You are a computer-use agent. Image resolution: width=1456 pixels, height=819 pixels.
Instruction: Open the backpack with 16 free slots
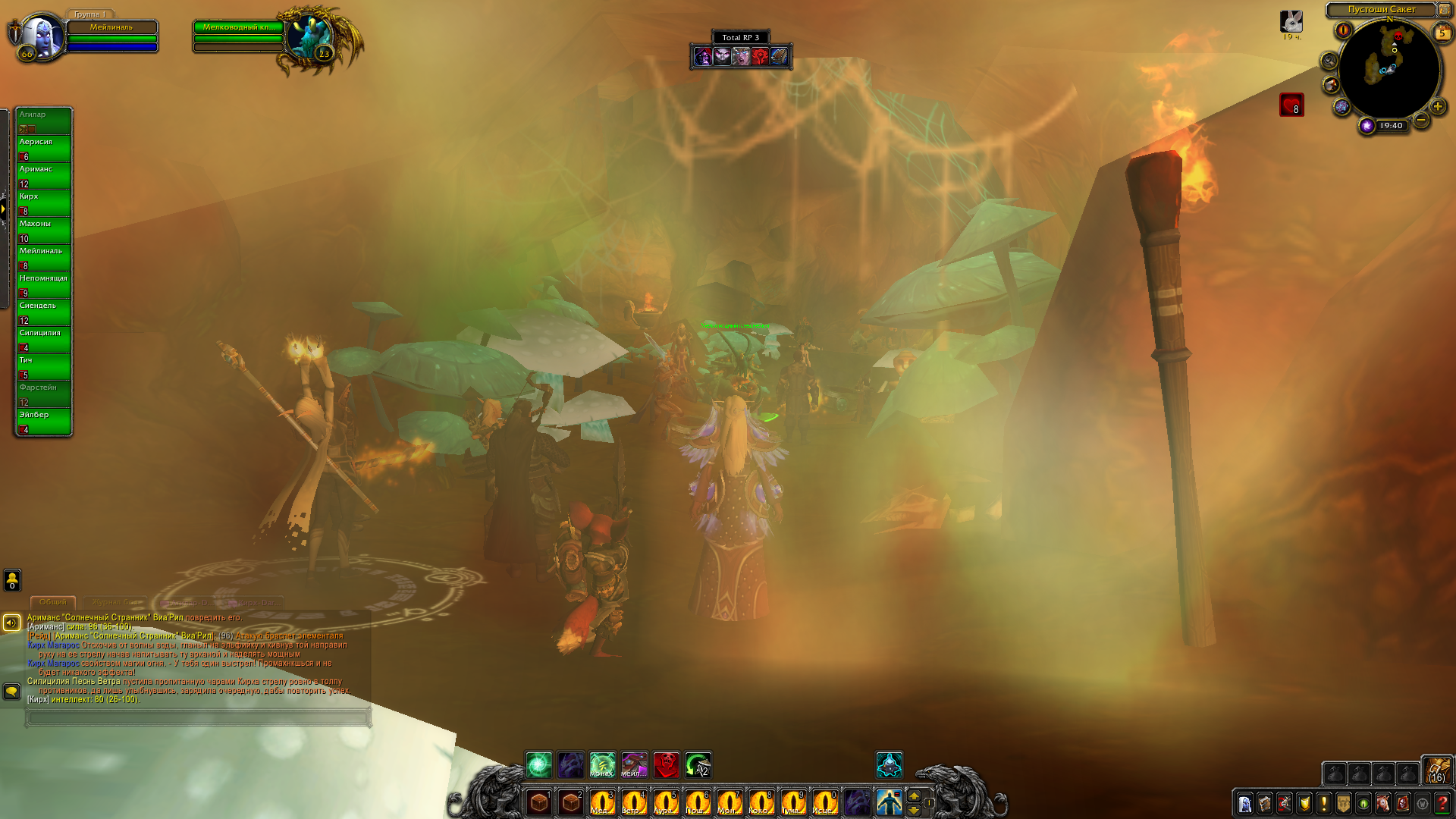point(1436,770)
